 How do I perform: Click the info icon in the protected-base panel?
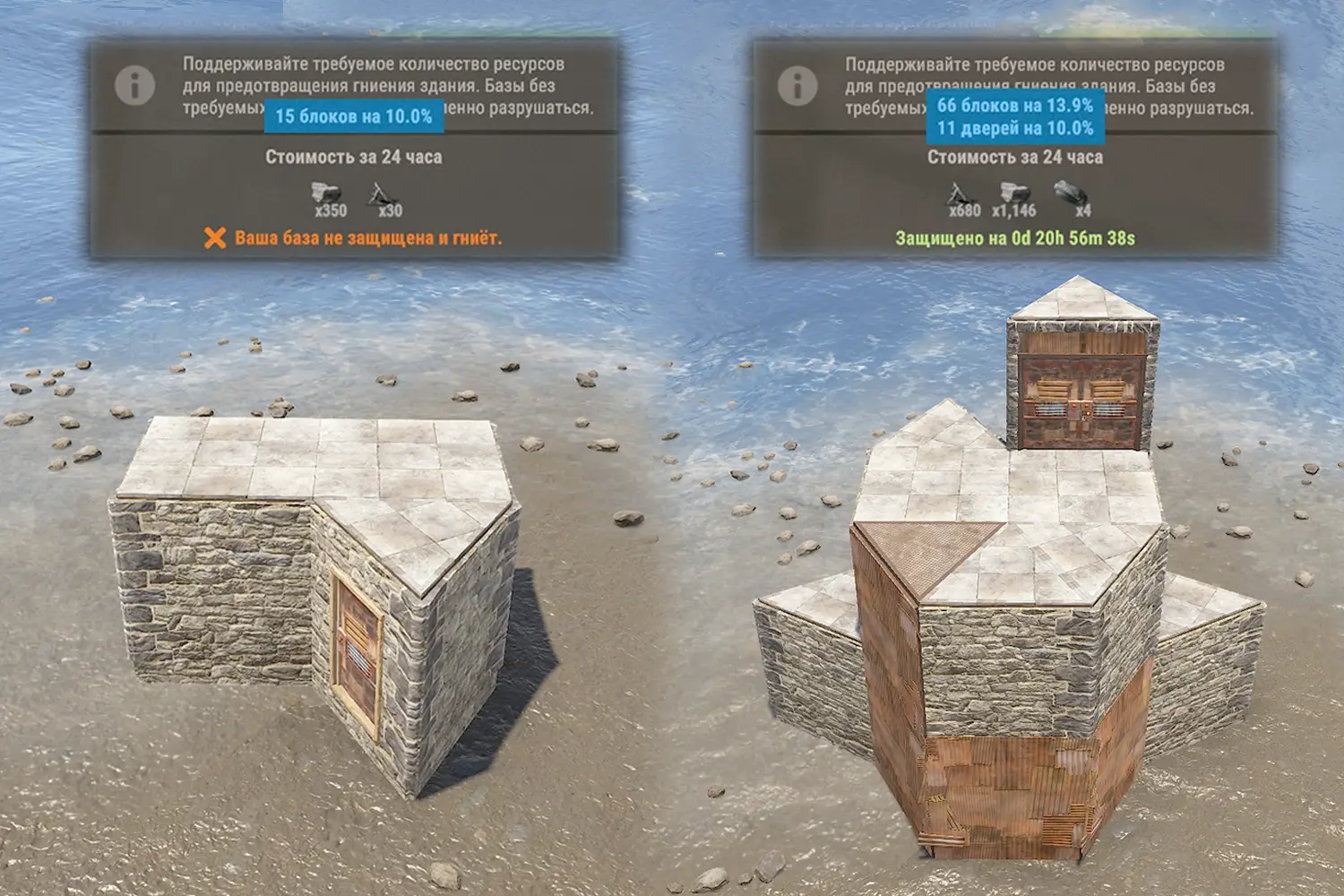click(797, 86)
